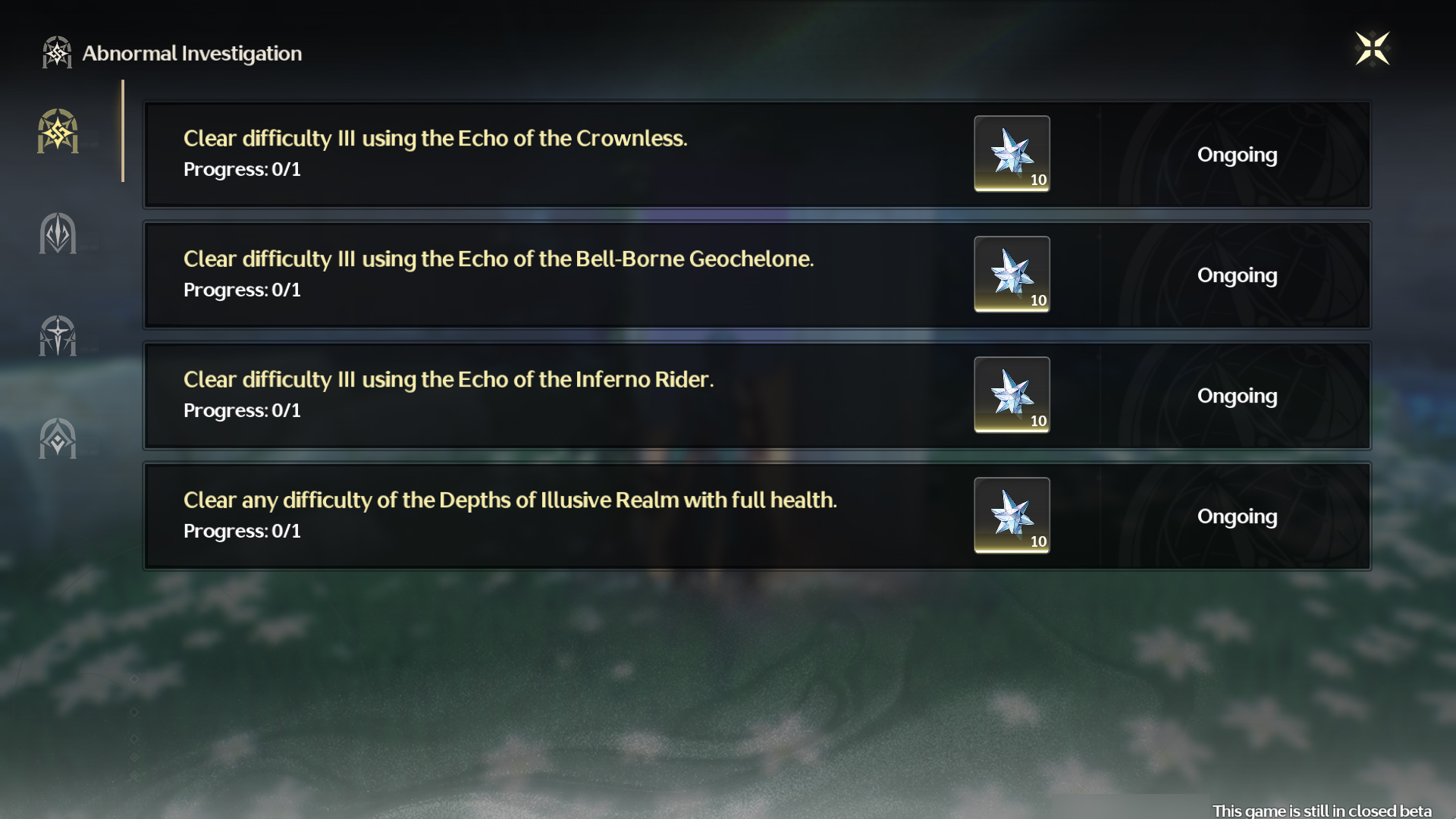
Task: Select the highlighted gold star emblem tab
Action: tap(58, 131)
